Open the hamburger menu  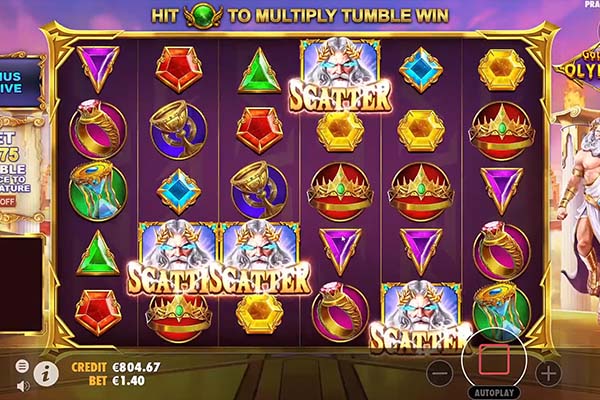(x=22, y=366)
